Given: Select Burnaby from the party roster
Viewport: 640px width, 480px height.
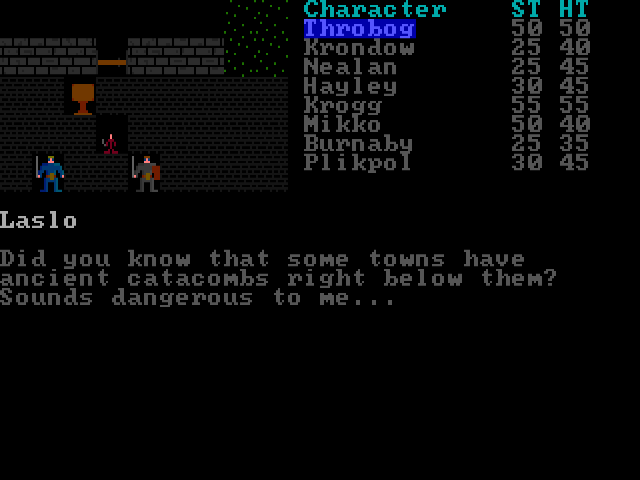Looking at the screenshot, I should pos(358,143).
